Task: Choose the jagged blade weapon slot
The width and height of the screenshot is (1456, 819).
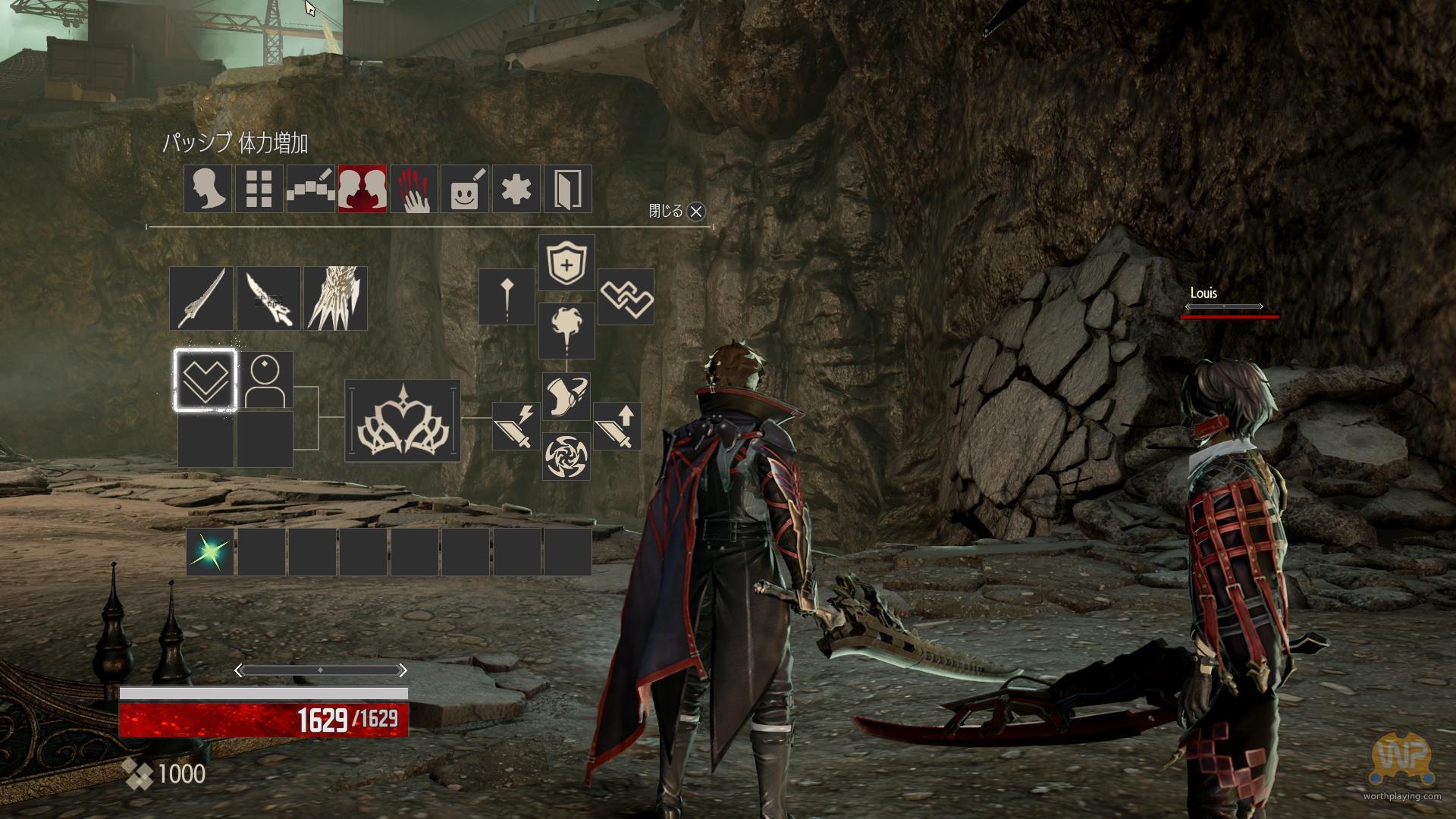Action: coord(268,298)
